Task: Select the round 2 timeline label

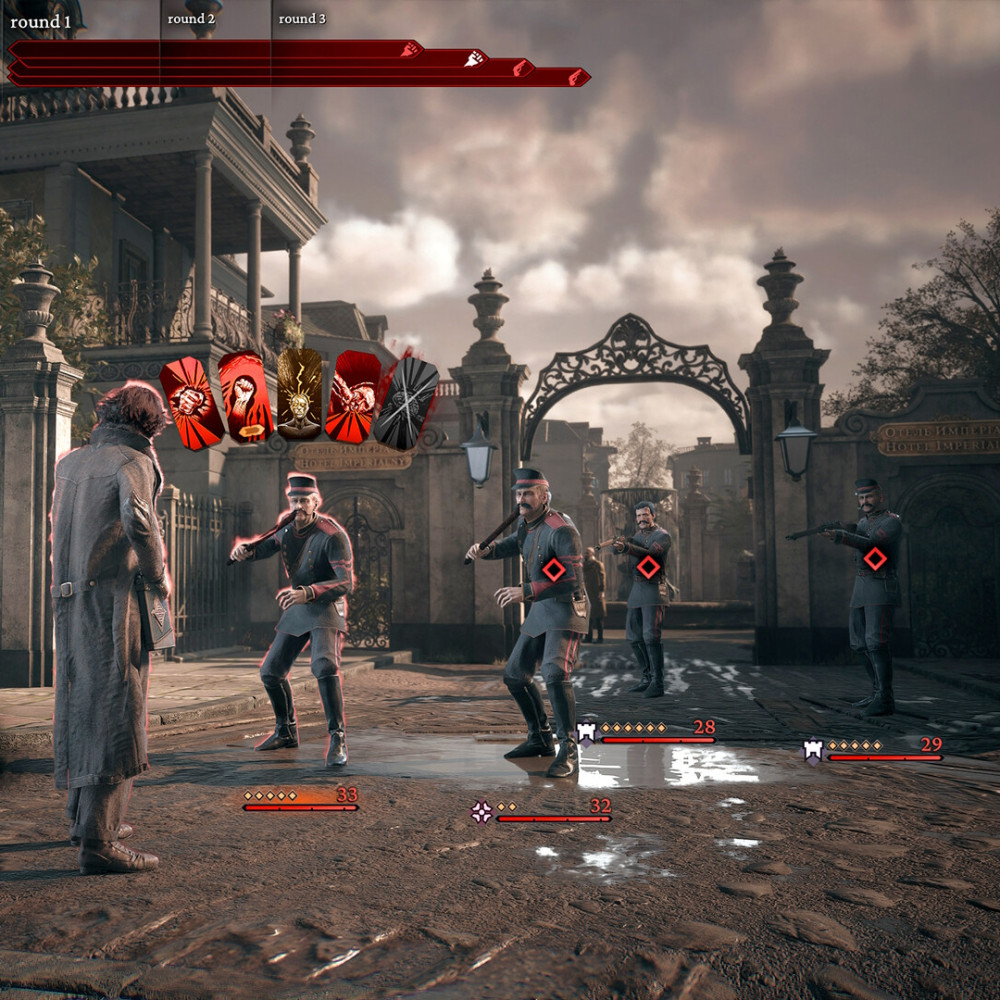Action: coord(191,19)
